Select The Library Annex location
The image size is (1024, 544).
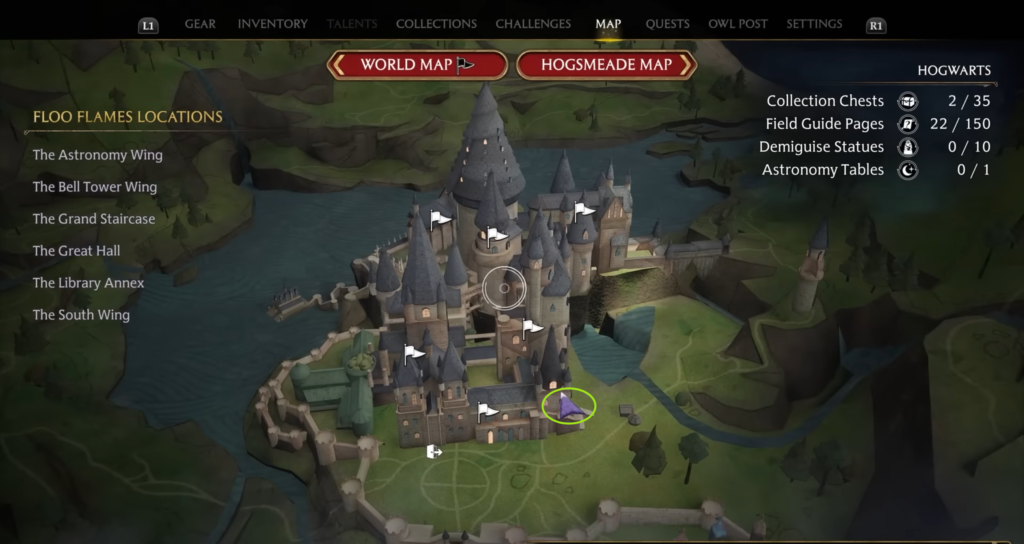pos(88,283)
